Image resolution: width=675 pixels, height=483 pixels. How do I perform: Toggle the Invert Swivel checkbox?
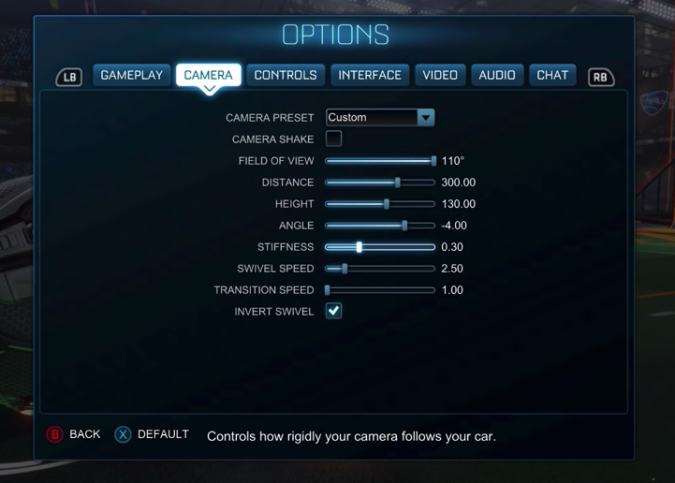[334, 311]
